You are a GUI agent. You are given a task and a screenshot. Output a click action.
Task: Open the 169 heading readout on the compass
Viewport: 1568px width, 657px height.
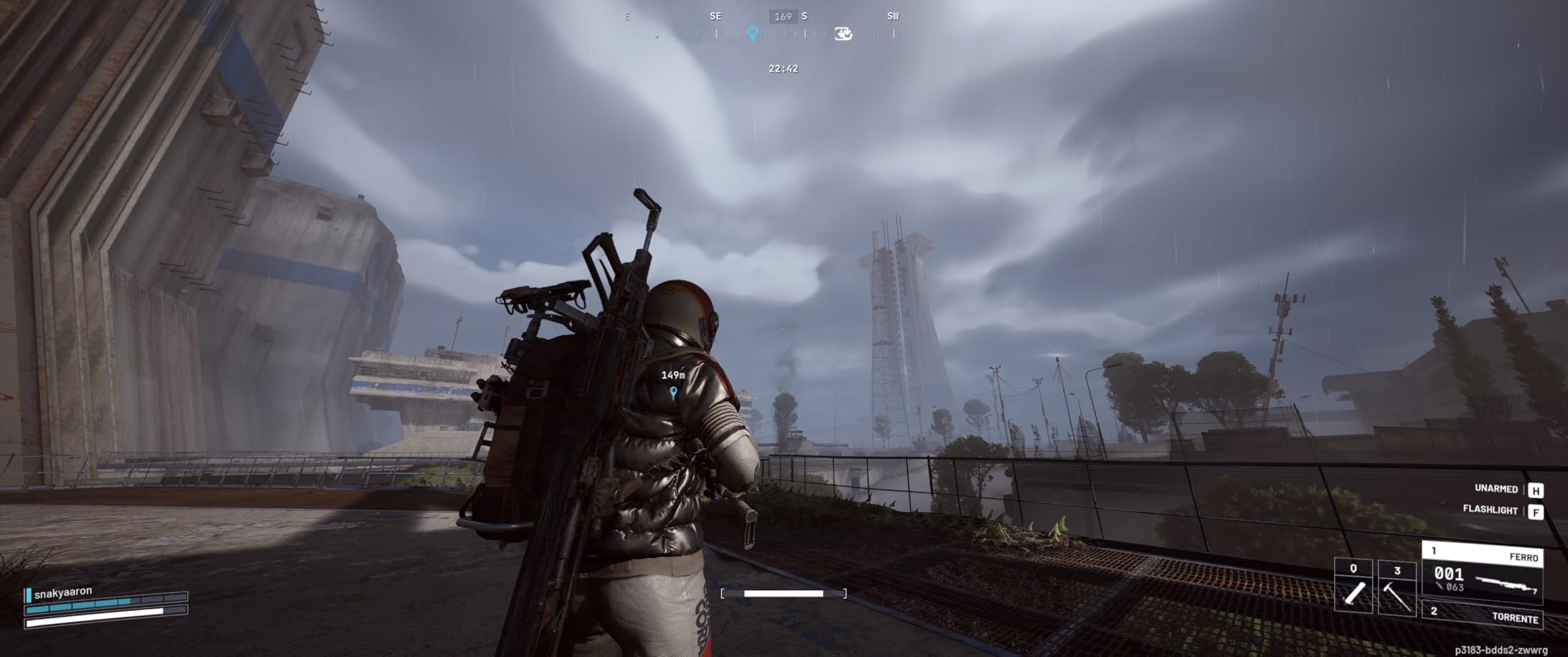782,17
